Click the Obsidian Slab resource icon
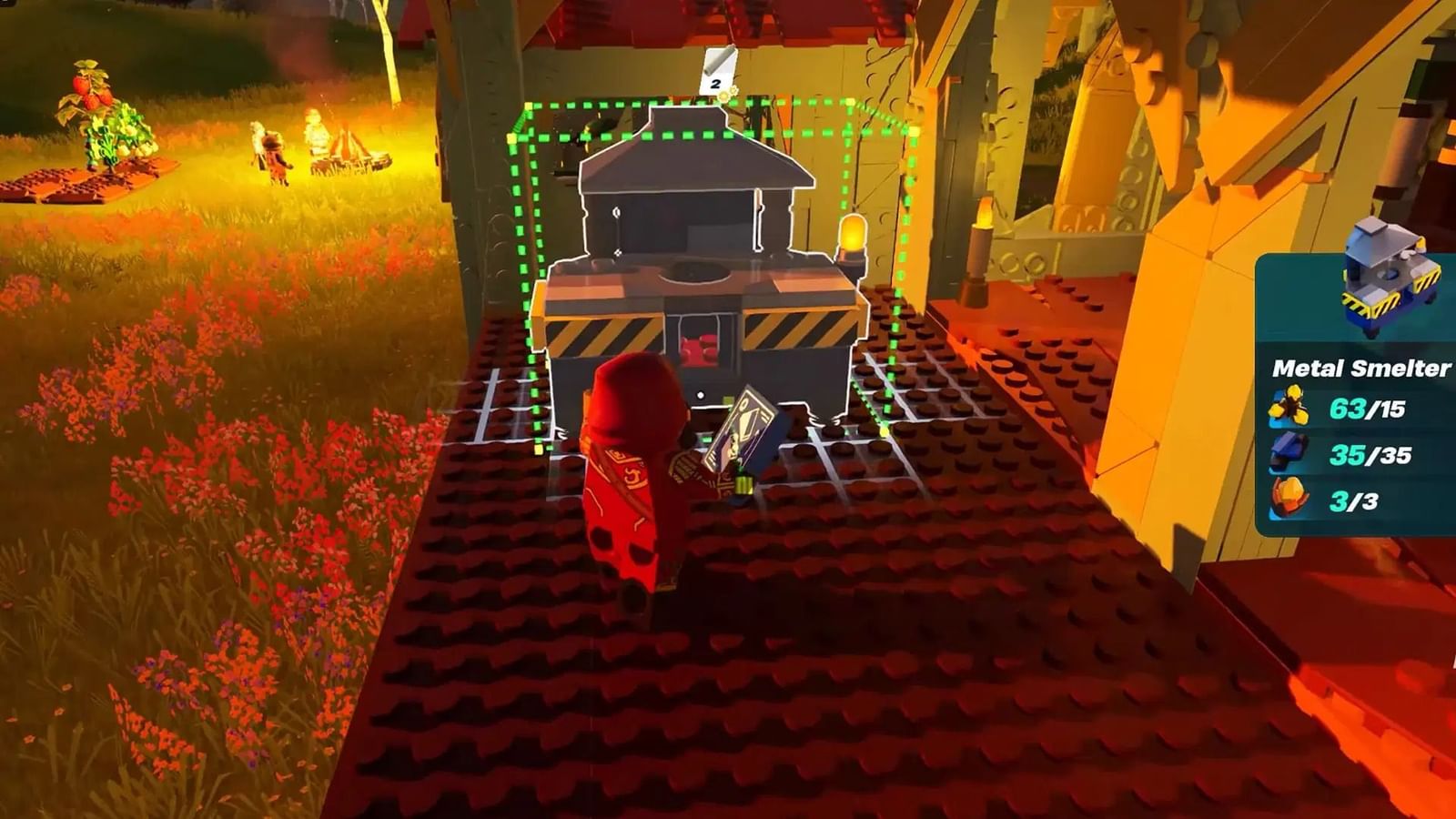The image size is (1456, 819). [1287, 449]
